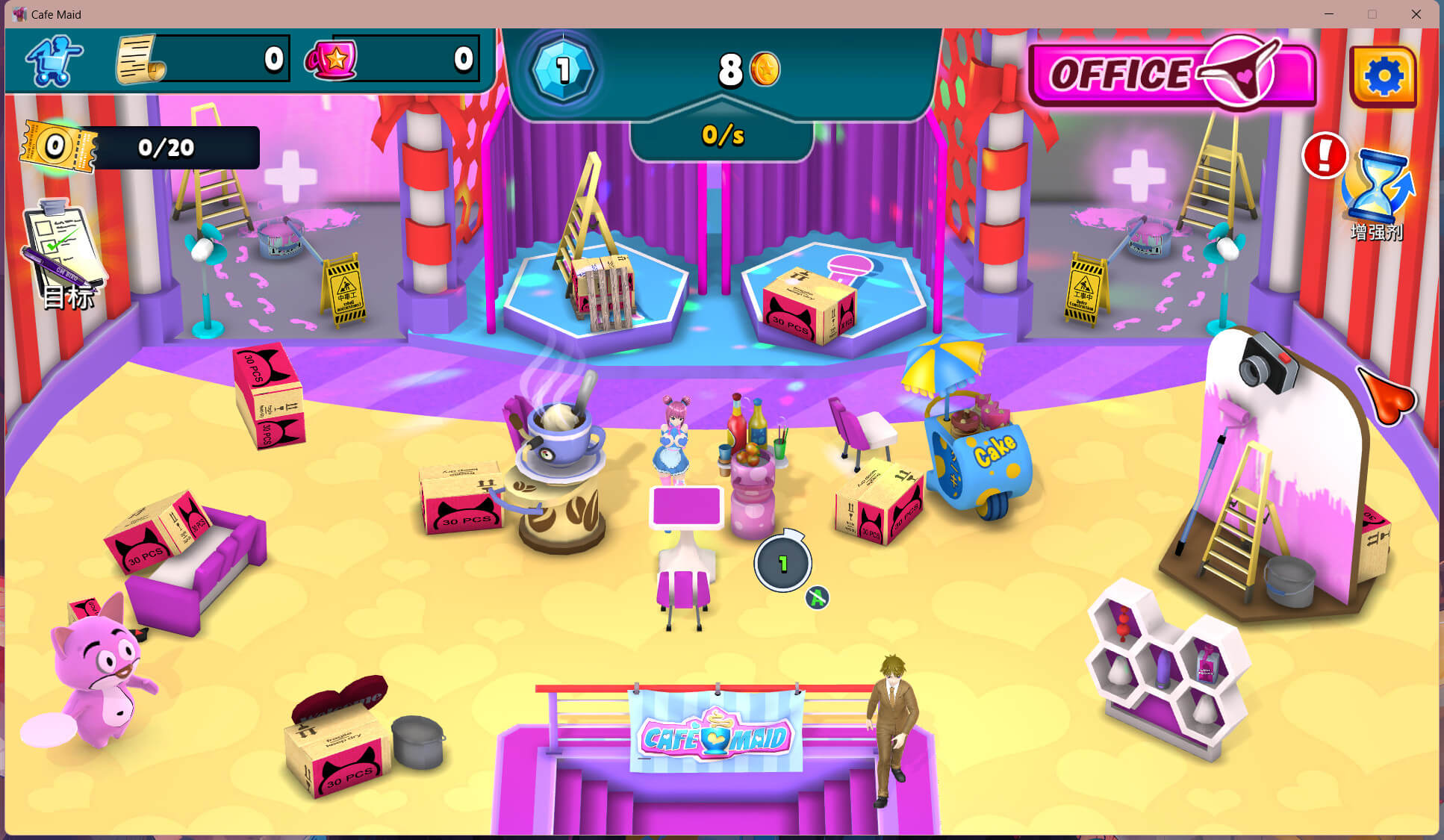
Task: Open the star cup resource counter
Action: pos(392,59)
